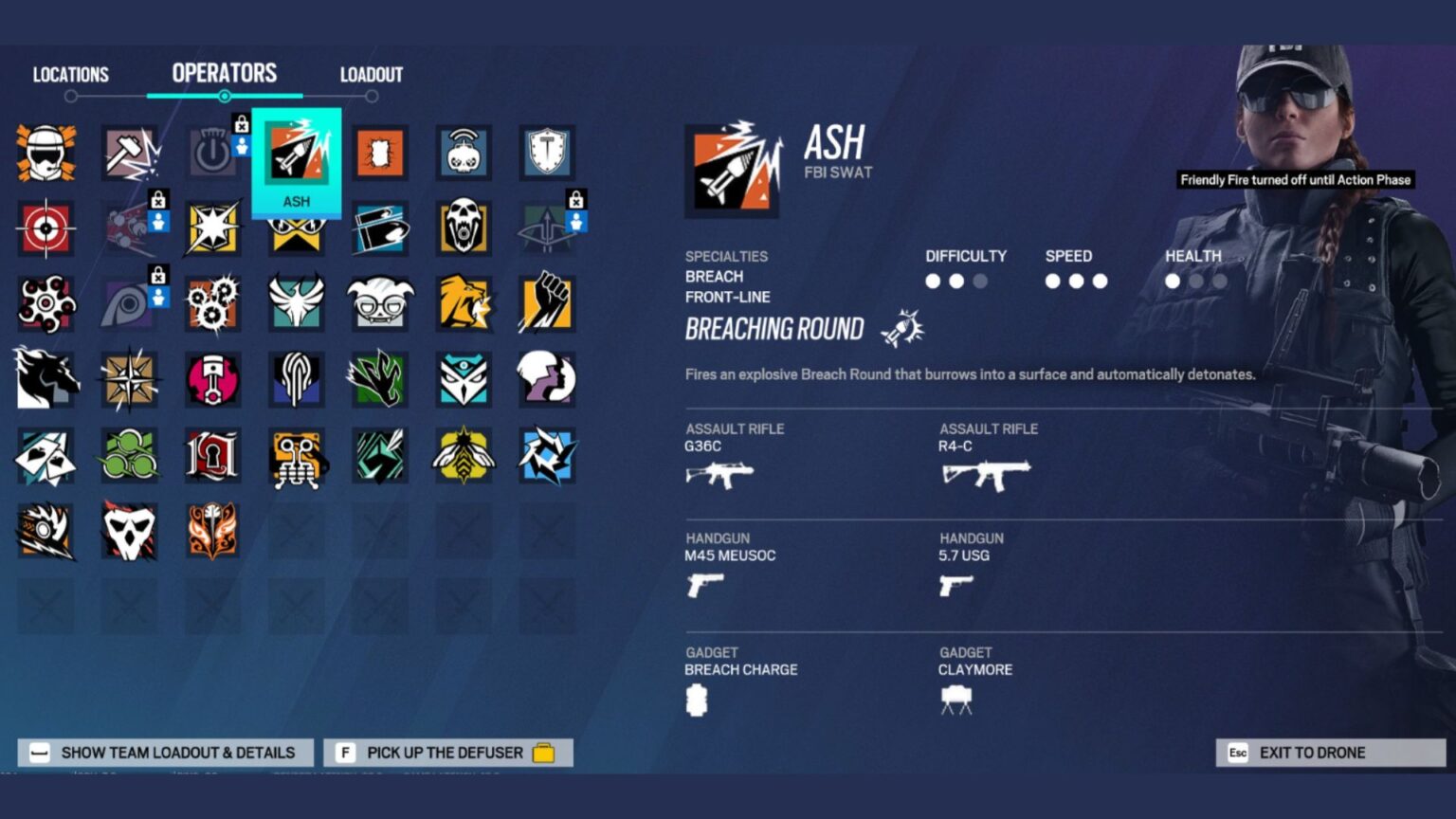Select the Sledge operator icon

pos(130,153)
